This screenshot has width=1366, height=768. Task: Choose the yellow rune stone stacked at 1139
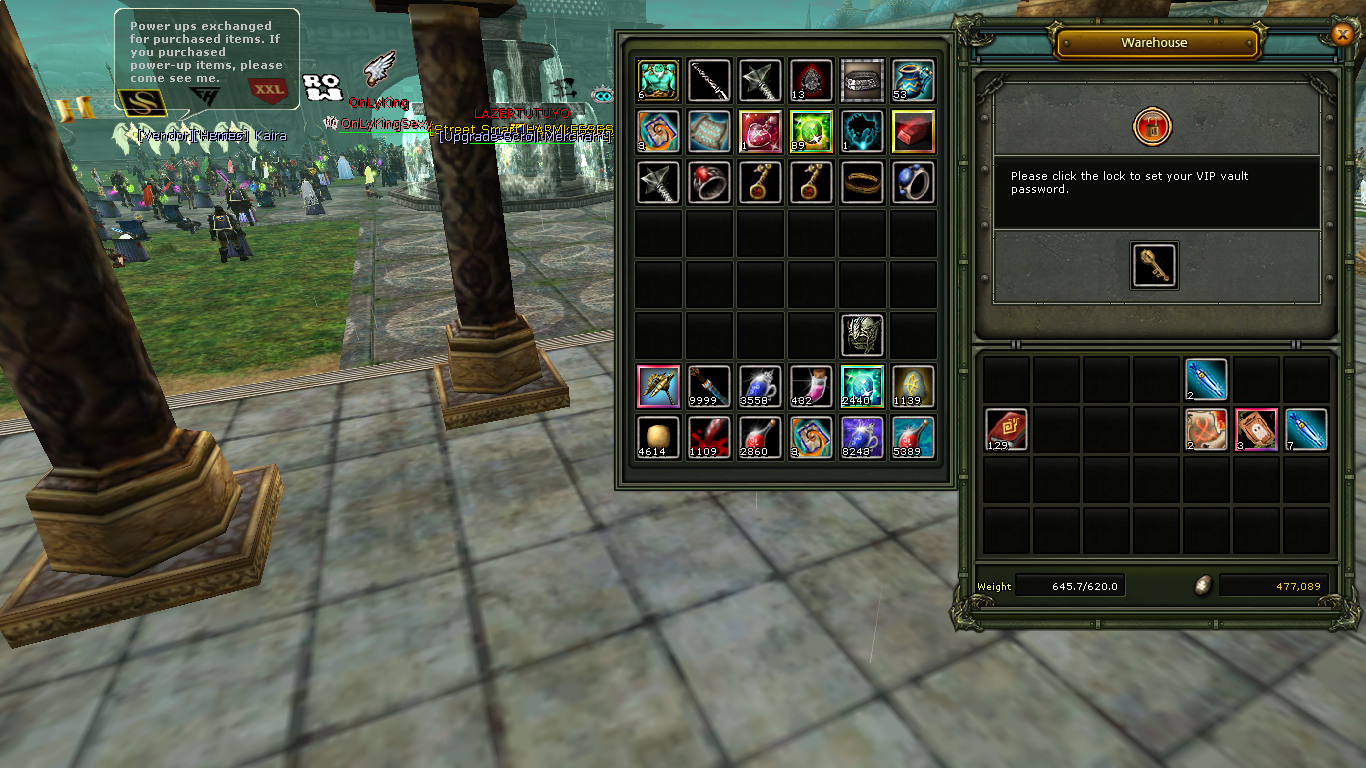(x=913, y=387)
